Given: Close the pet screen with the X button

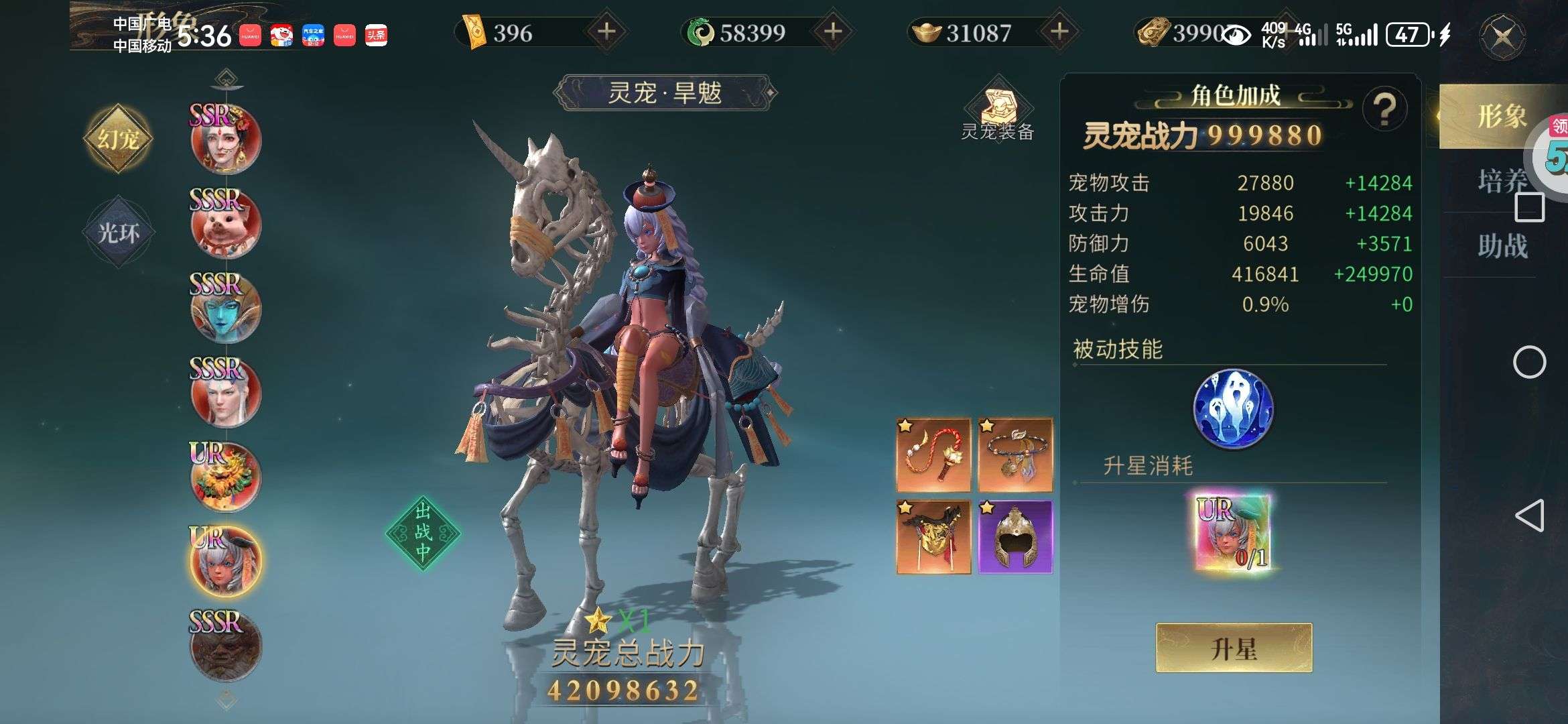Looking at the screenshot, I should pos(1502,36).
